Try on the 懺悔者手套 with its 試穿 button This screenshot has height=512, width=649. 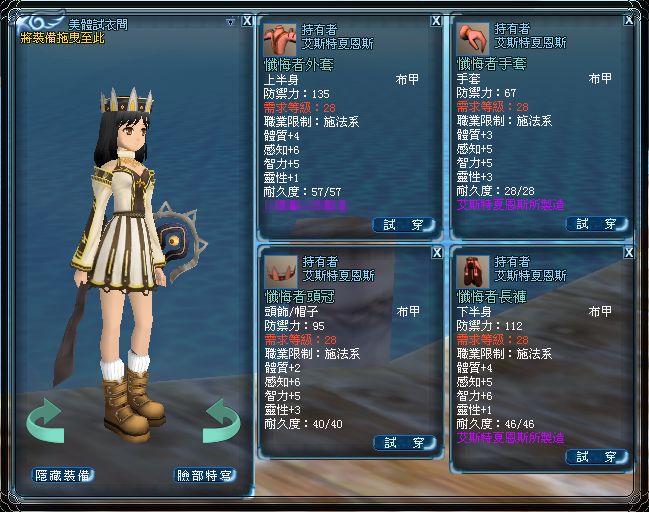(596, 224)
